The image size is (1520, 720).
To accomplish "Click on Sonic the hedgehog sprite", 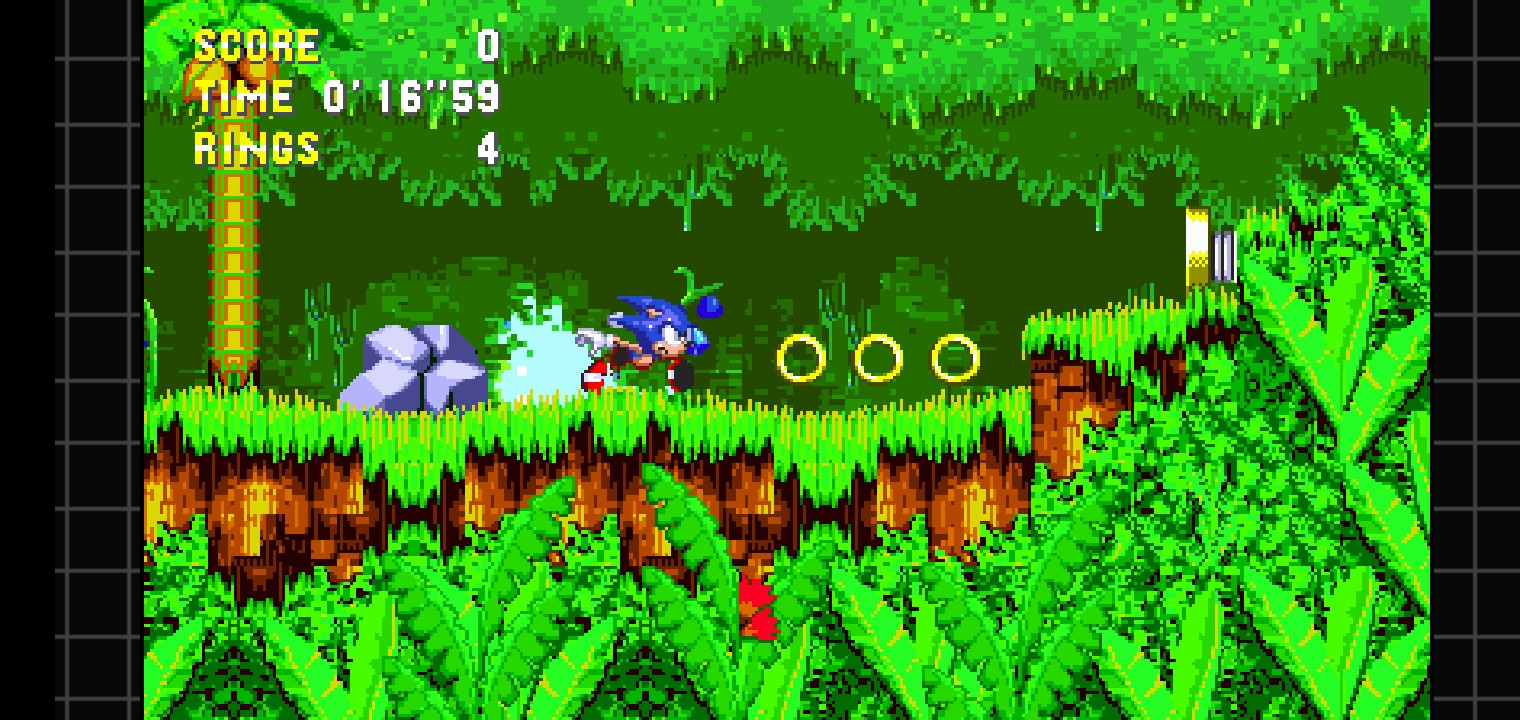I will pos(650,340).
